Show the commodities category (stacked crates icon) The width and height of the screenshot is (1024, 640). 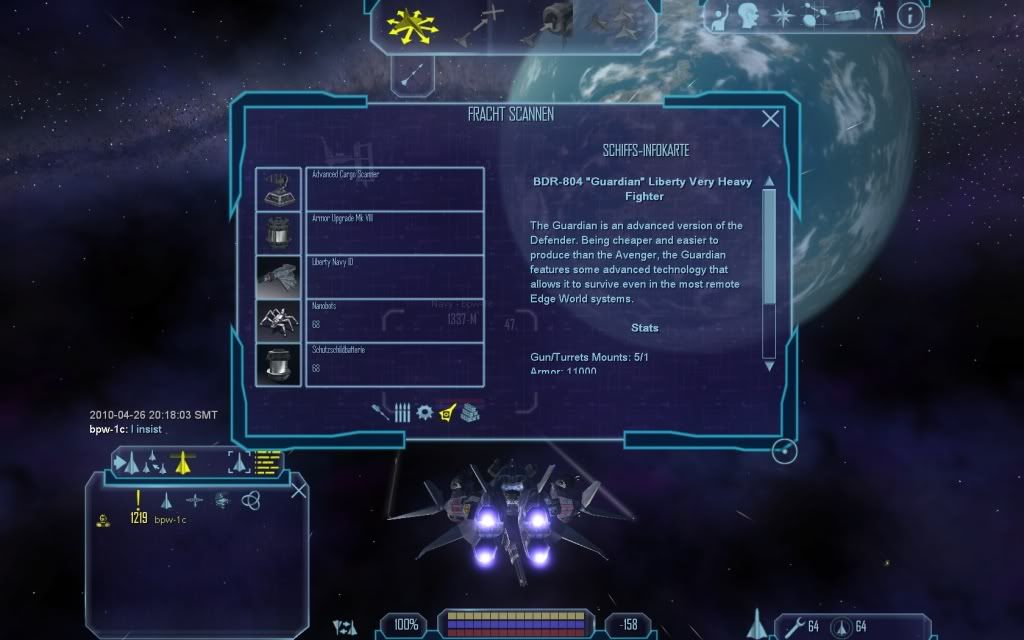pyautogui.click(x=469, y=412)
